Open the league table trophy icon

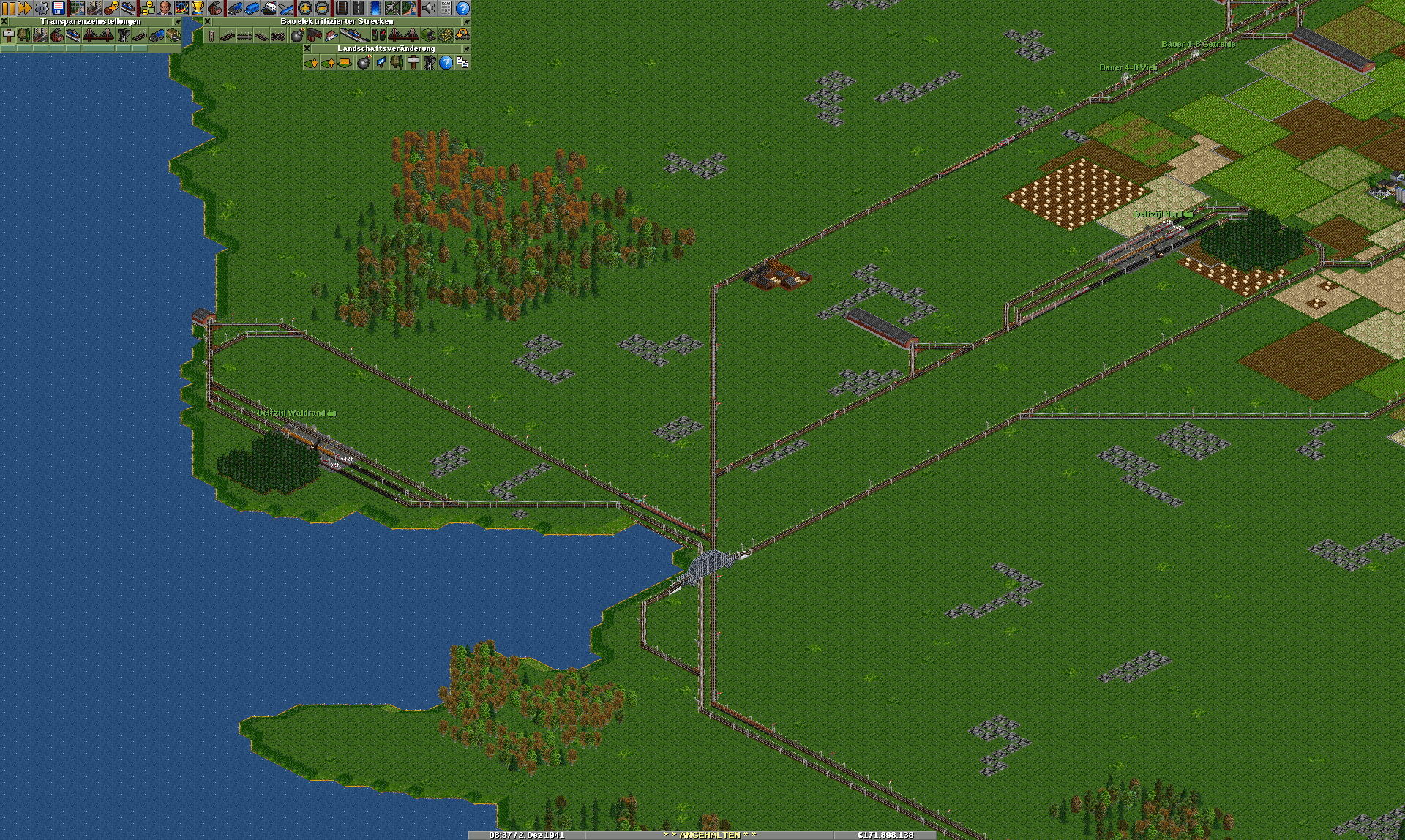[198, 8]
